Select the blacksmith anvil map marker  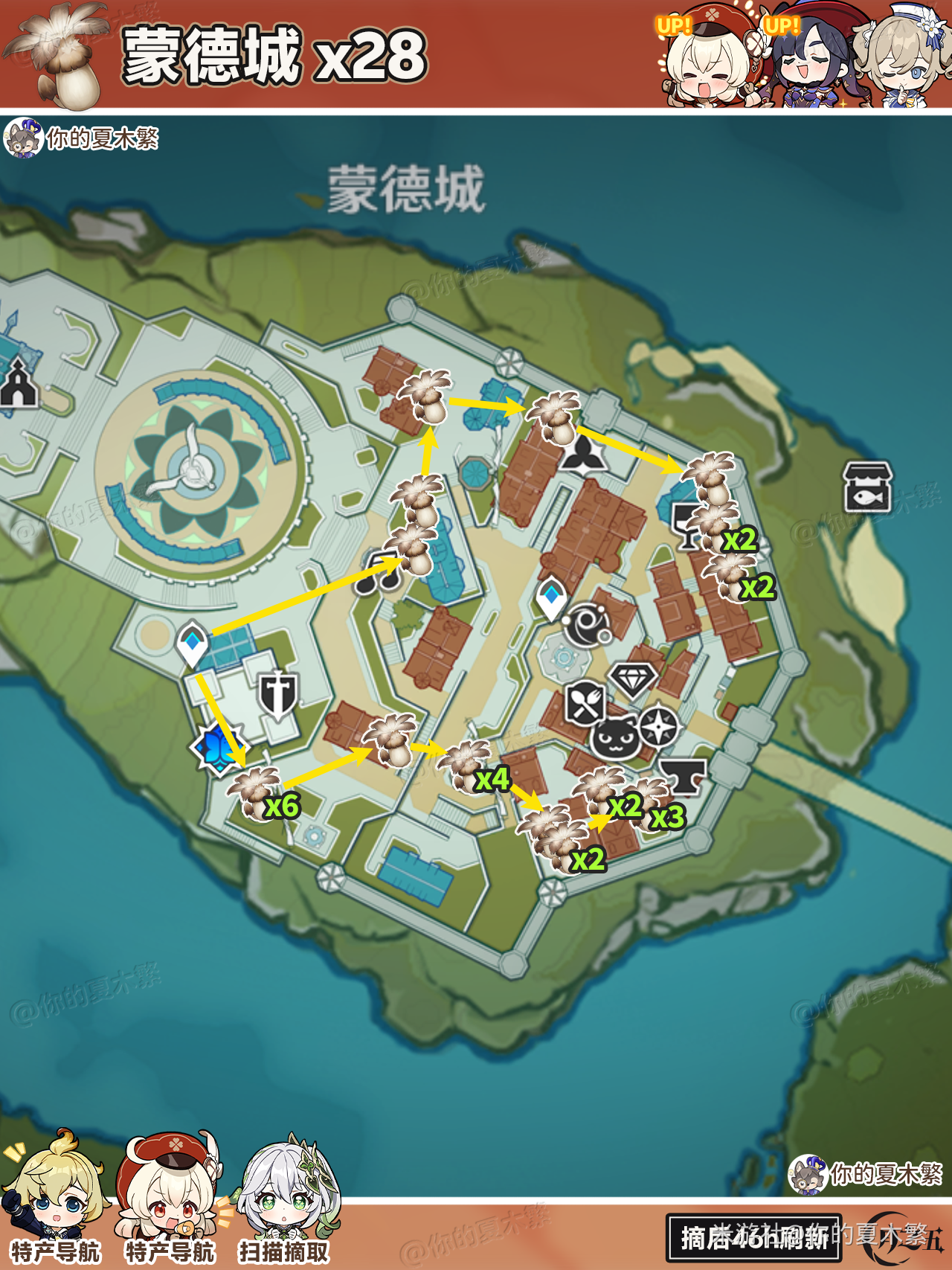coord(684,777)
